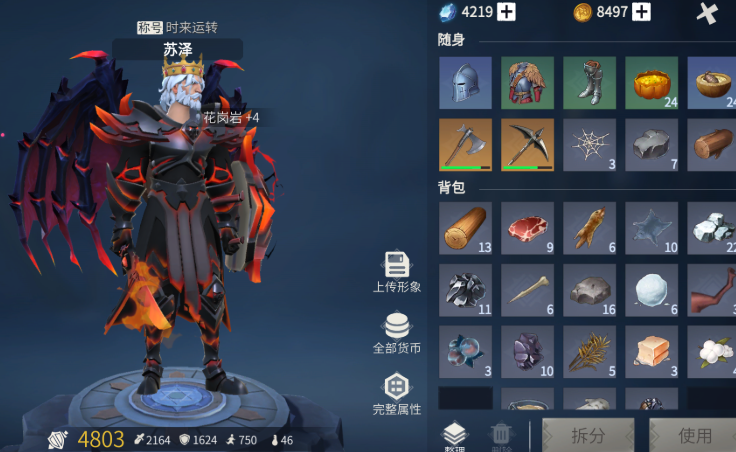Image resolution: width=736 pixels, height=452 pixels.
Task: Select the spider web item slot
Action: tap(589, 145)
